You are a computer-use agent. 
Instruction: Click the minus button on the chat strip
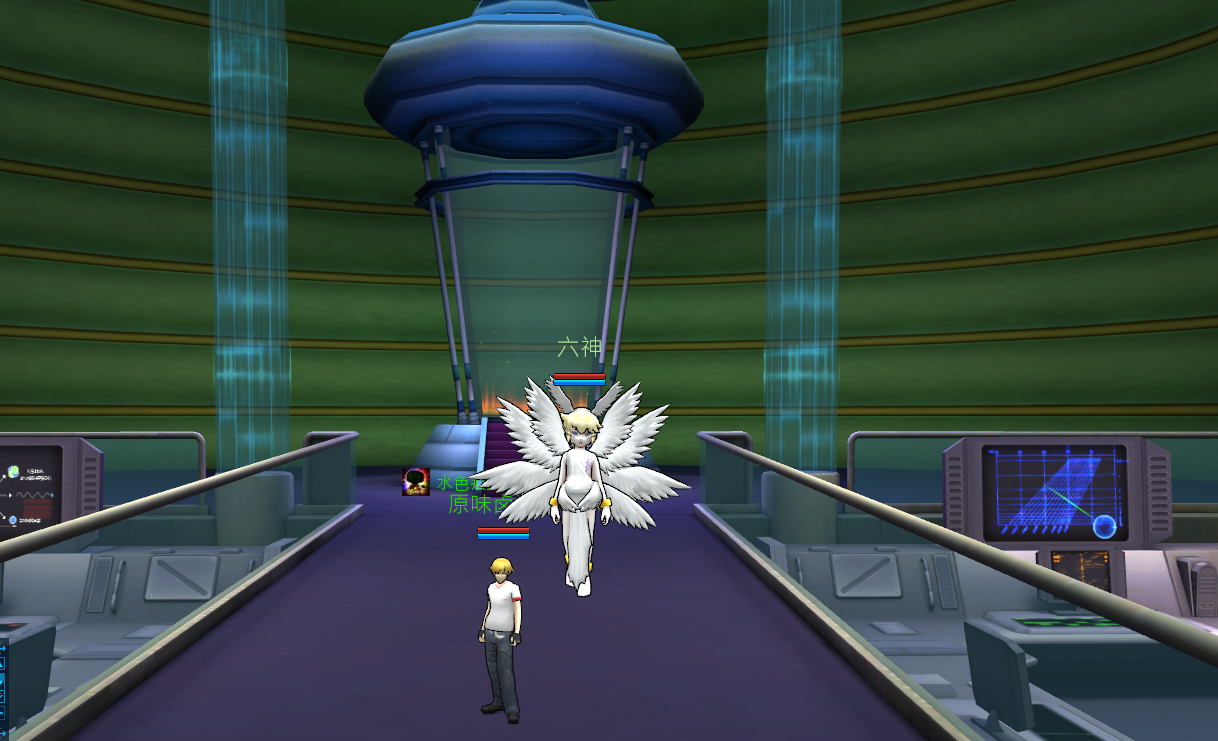click(2, 713)
